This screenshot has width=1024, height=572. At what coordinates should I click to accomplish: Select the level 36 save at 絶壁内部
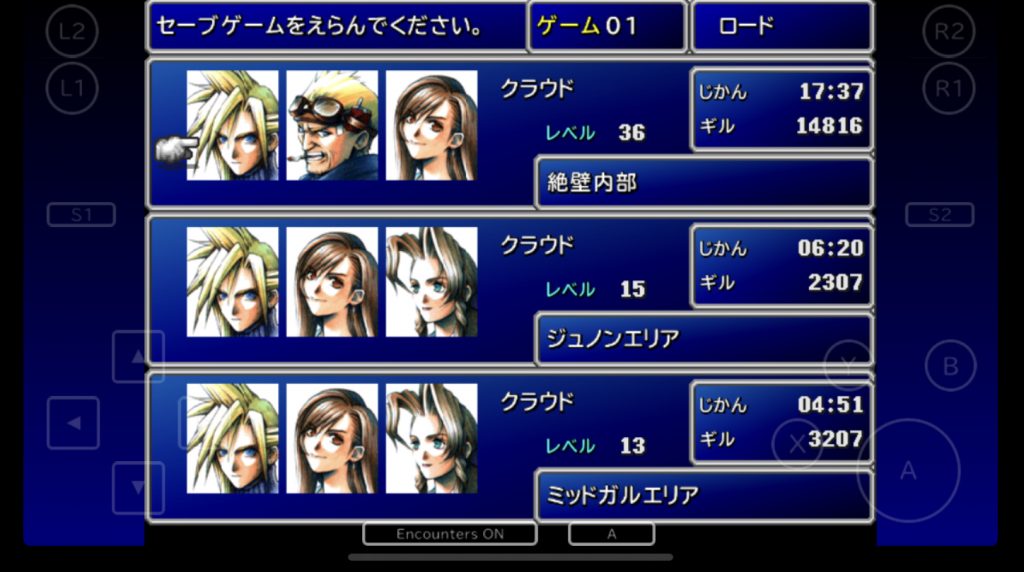point(510,133)
